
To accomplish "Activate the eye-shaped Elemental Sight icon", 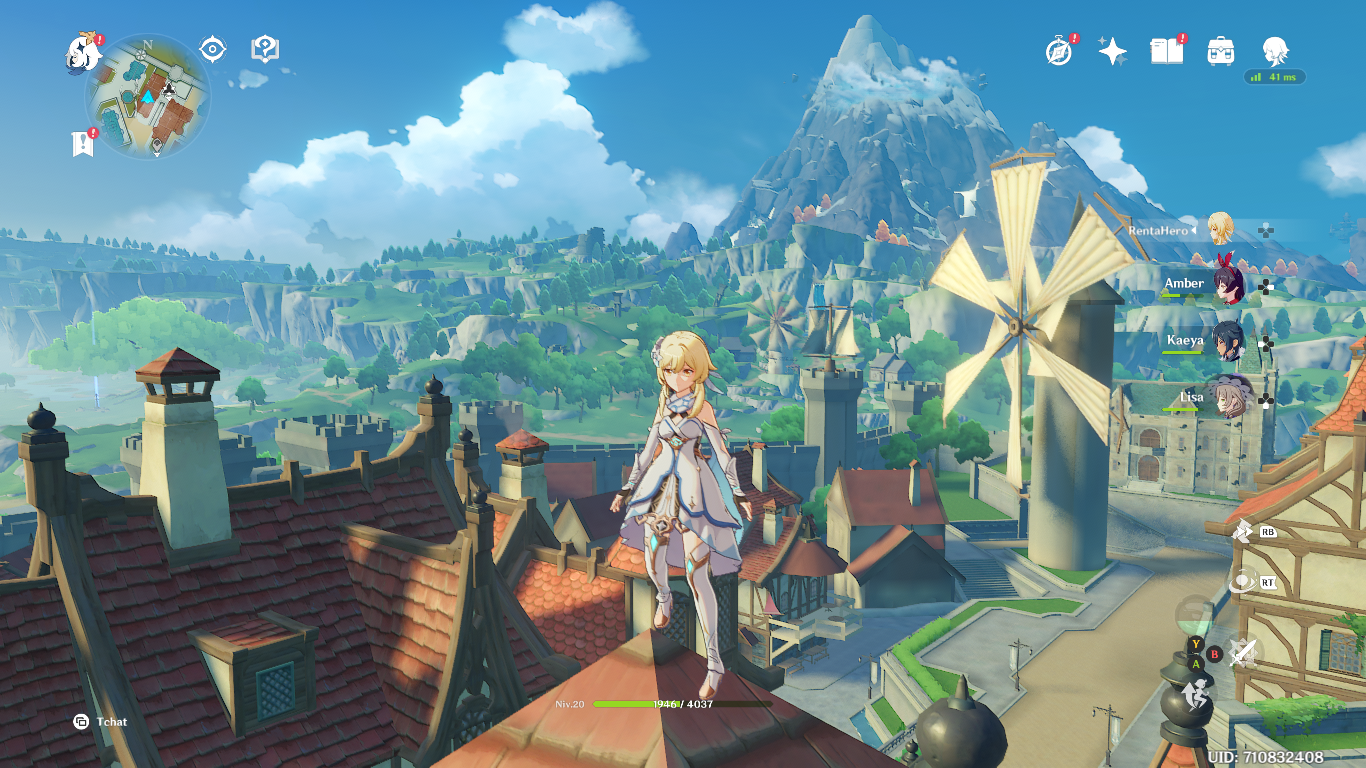I will pyautogui.click(x=213, y=49).
